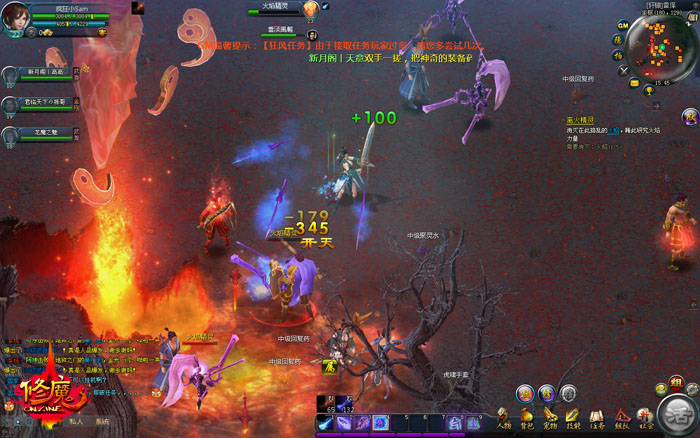Open the 组队 team menu
This screenshot has width=700, height=438.
tap(621, 416)
